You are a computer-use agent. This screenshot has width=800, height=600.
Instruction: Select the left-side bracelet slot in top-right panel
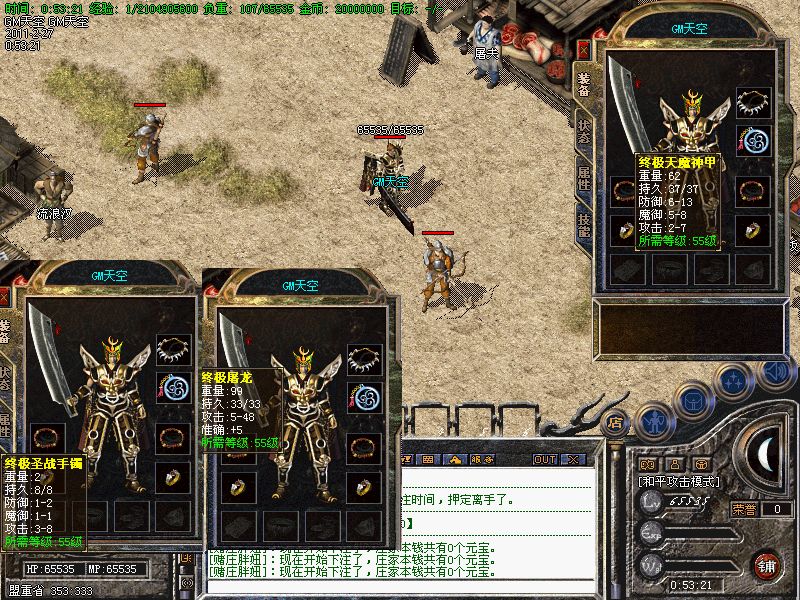pos(624,191)
